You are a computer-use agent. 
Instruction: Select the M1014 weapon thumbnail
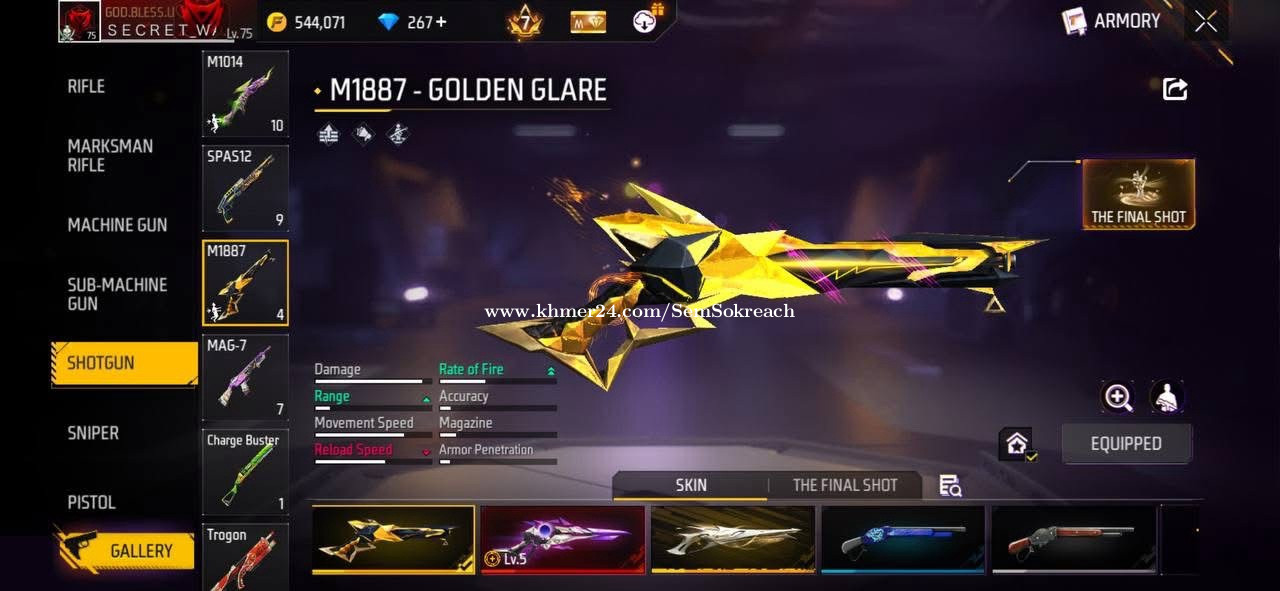click(245, 94)
